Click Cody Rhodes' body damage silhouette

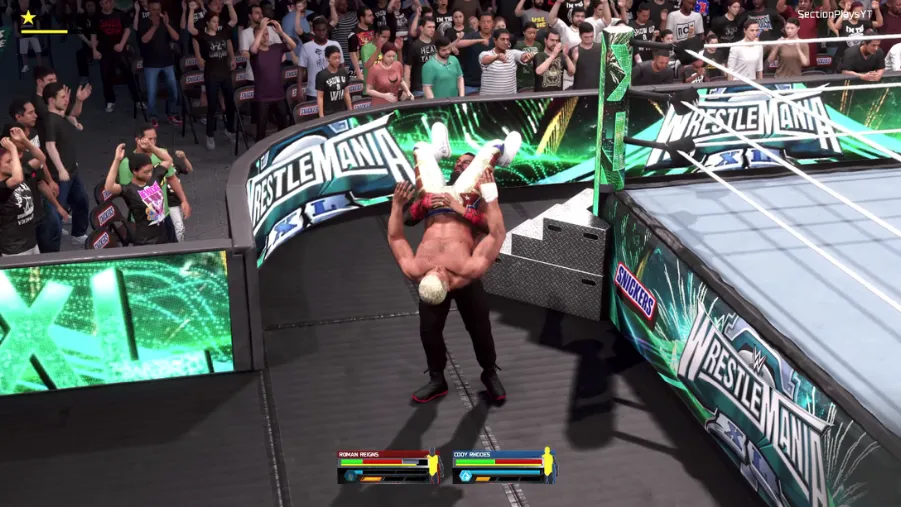[547, 465]
